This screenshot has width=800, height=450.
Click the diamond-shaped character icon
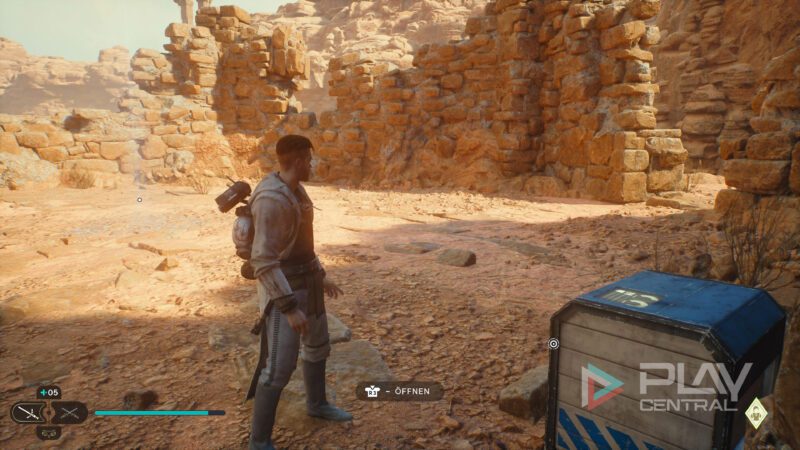tap(757, 411)
